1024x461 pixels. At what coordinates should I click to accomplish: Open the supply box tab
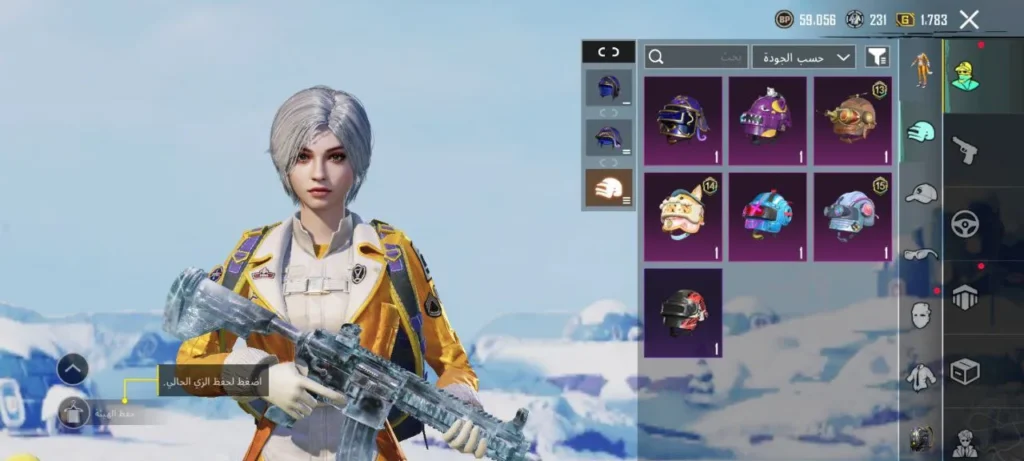[965, 371]
